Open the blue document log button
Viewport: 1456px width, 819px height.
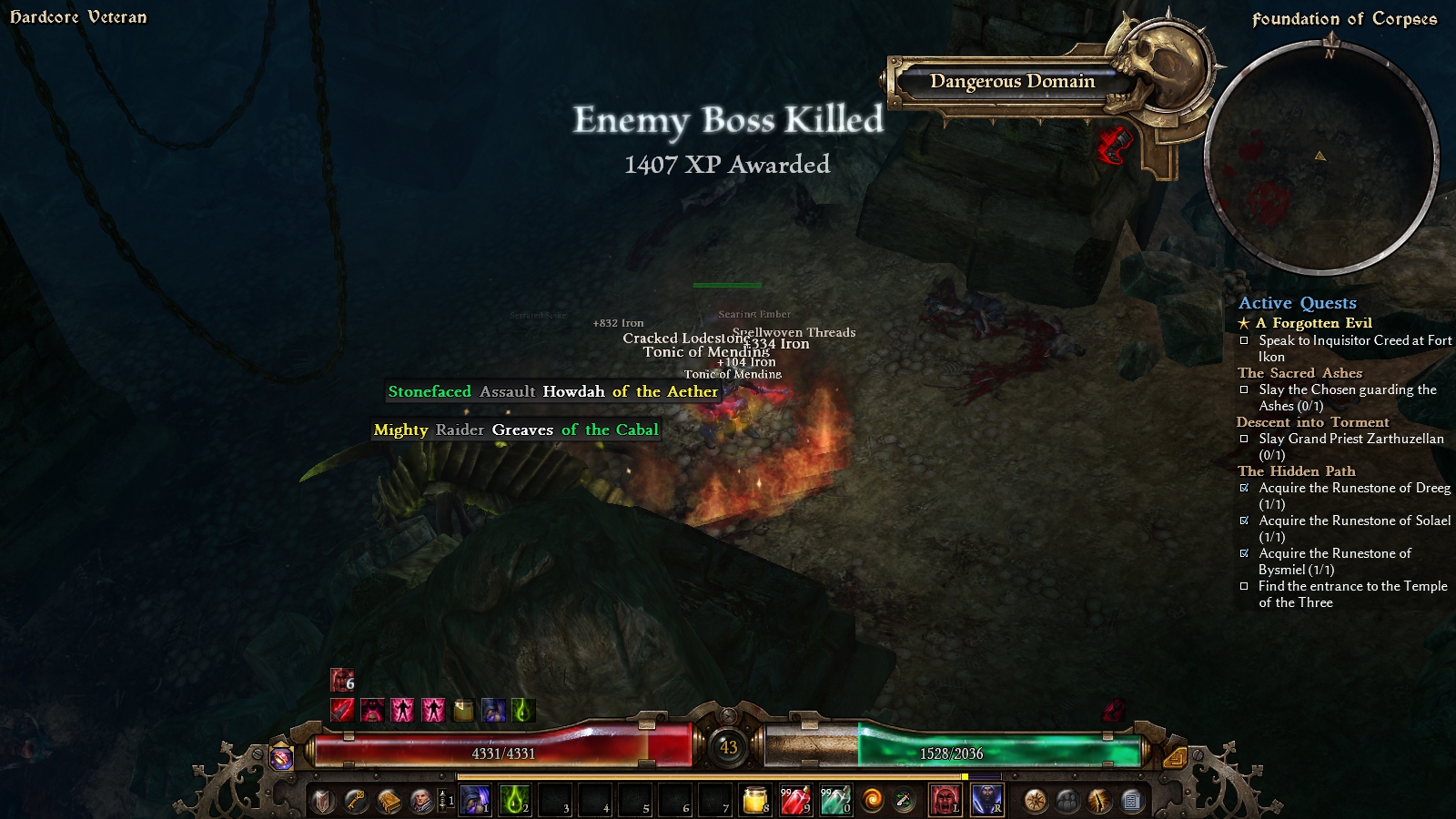click(x=1131, y=801)
